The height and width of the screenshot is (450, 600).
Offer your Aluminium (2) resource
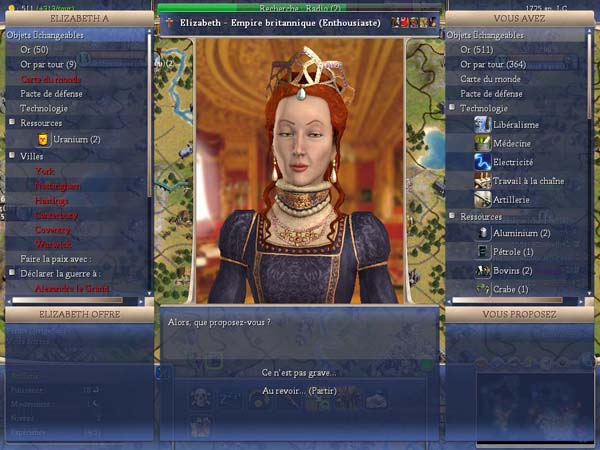coord(521,233)
